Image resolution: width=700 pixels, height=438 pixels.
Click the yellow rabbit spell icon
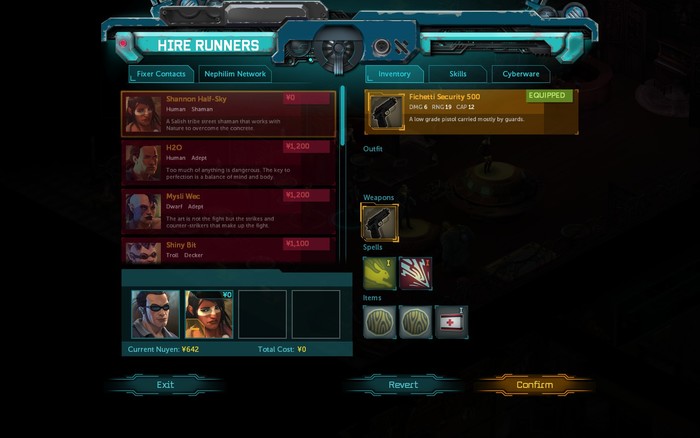pos(379,273)
